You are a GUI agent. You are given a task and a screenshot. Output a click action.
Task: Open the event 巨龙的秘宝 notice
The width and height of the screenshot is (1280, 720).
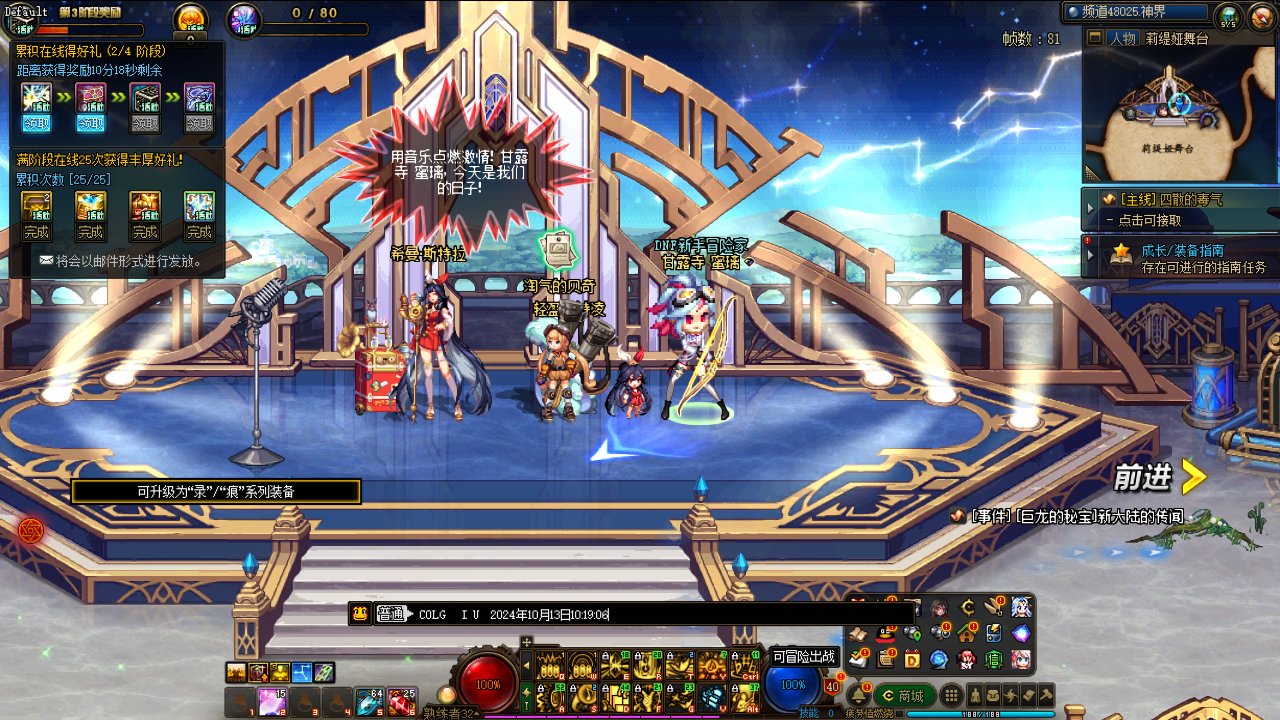tap(1075, 517)
